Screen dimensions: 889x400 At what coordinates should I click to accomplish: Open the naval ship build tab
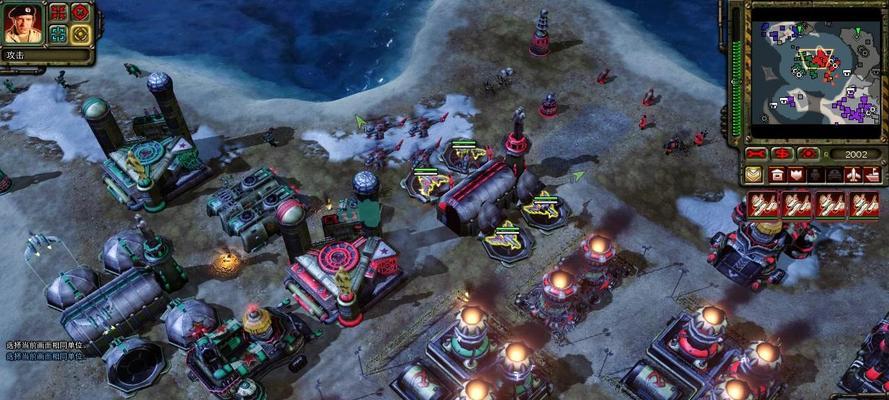coord(871,175)
